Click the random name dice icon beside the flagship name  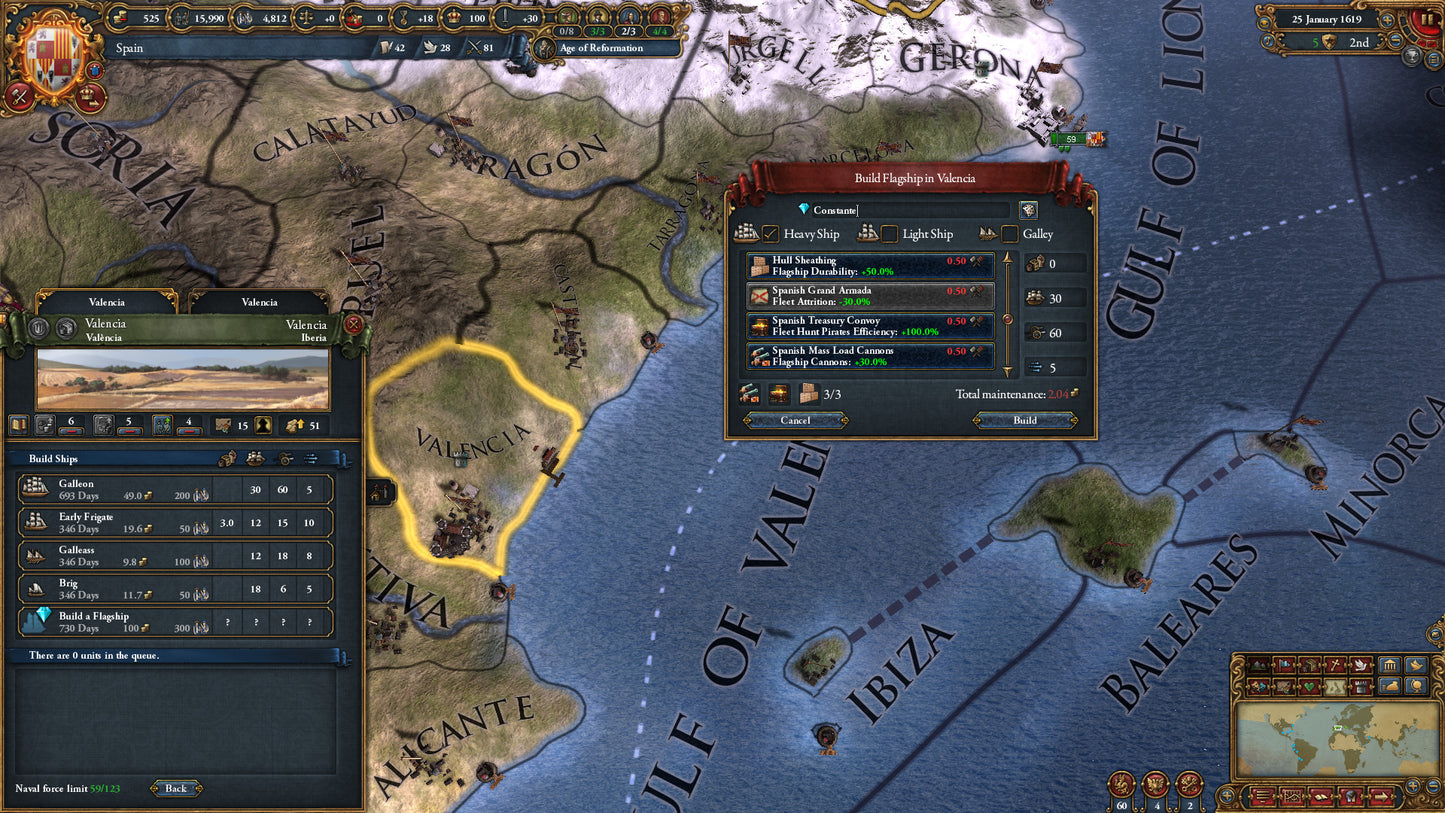point(1027,210)
